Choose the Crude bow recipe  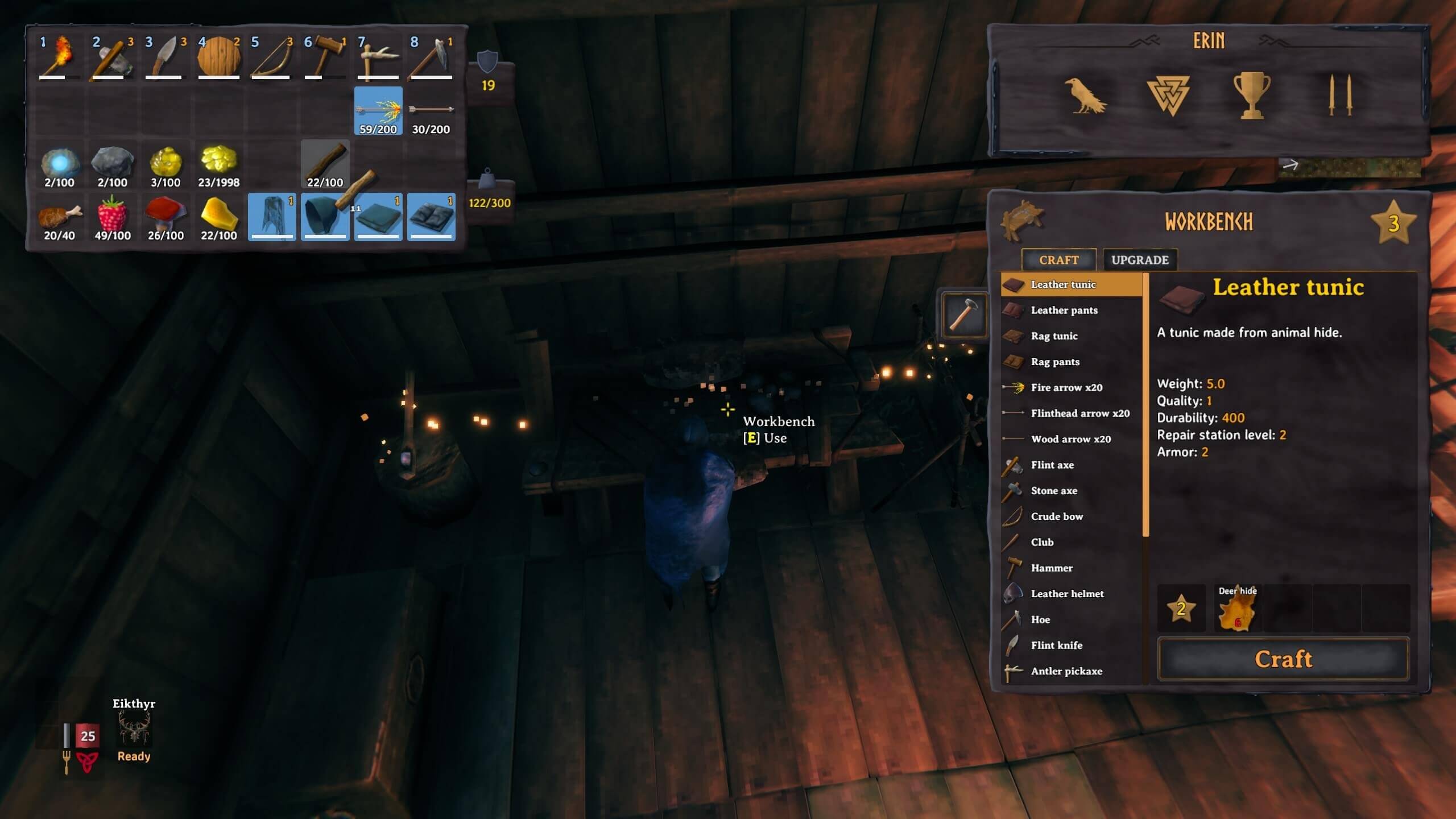pos(1056,516)
